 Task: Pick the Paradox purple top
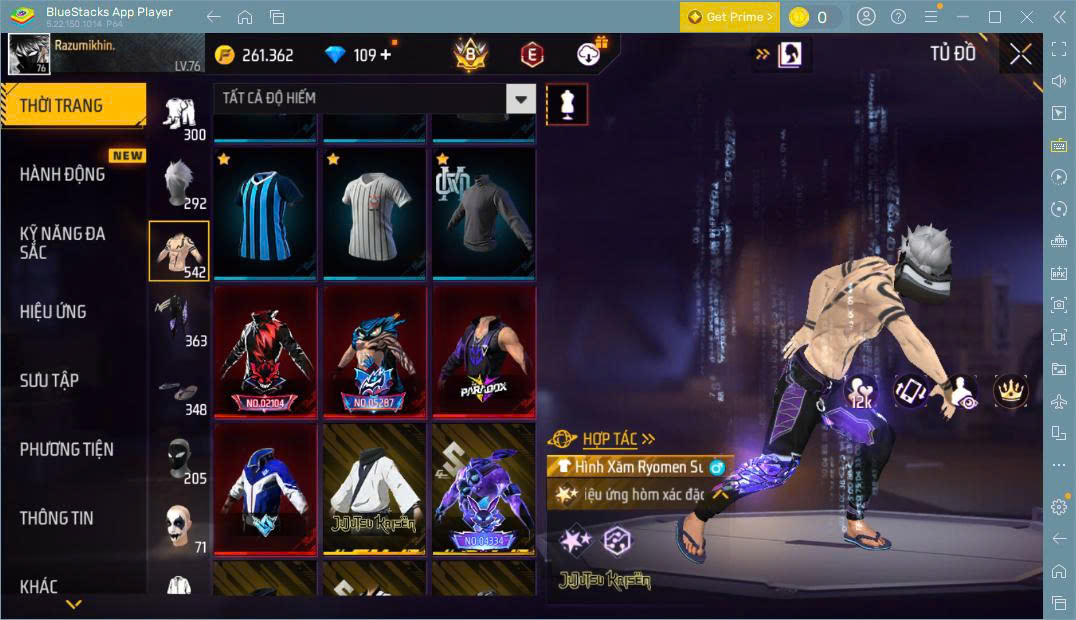pos(483,352)
